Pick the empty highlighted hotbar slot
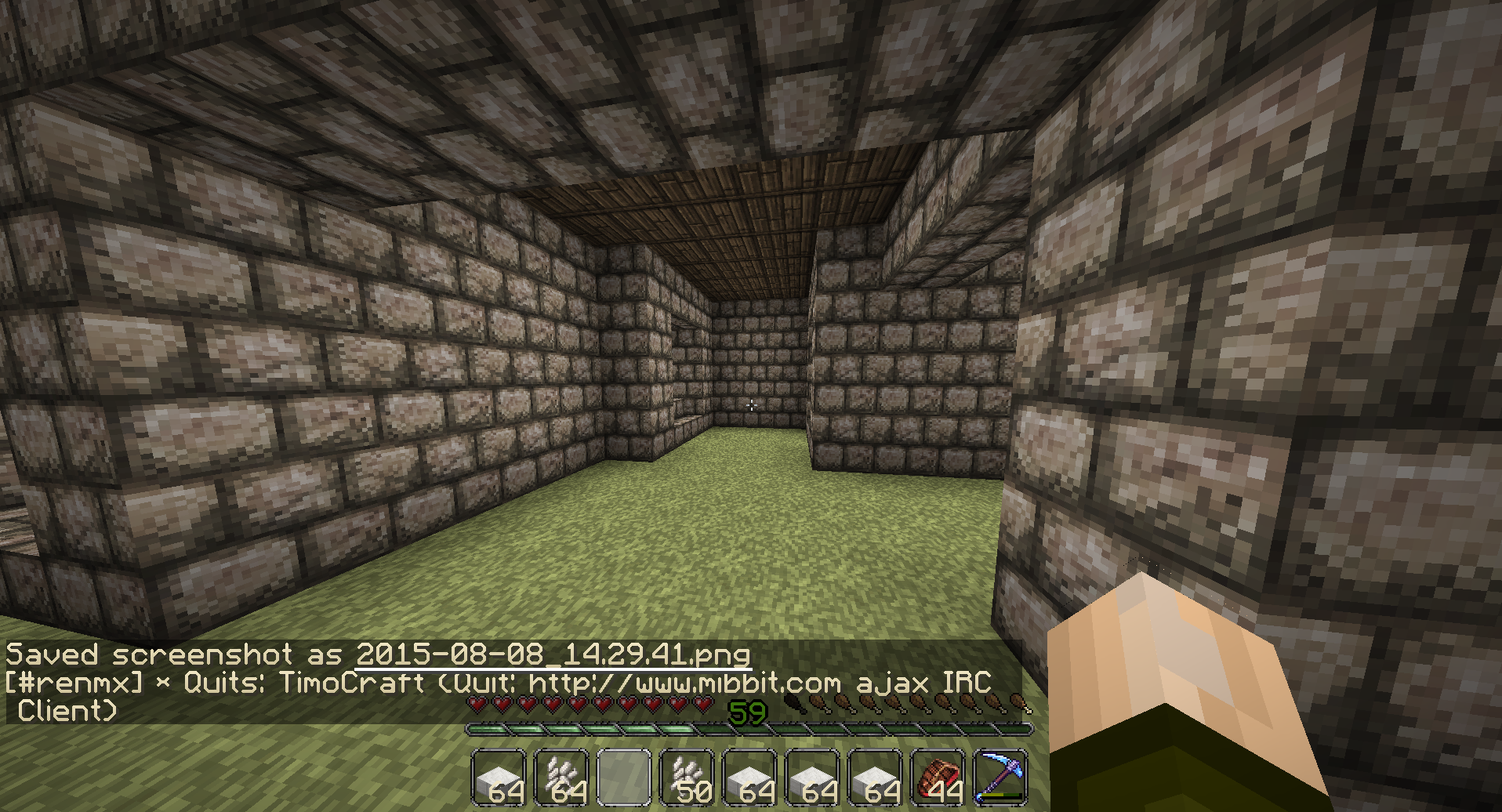 pyautogui.click(x=624, y=776)
